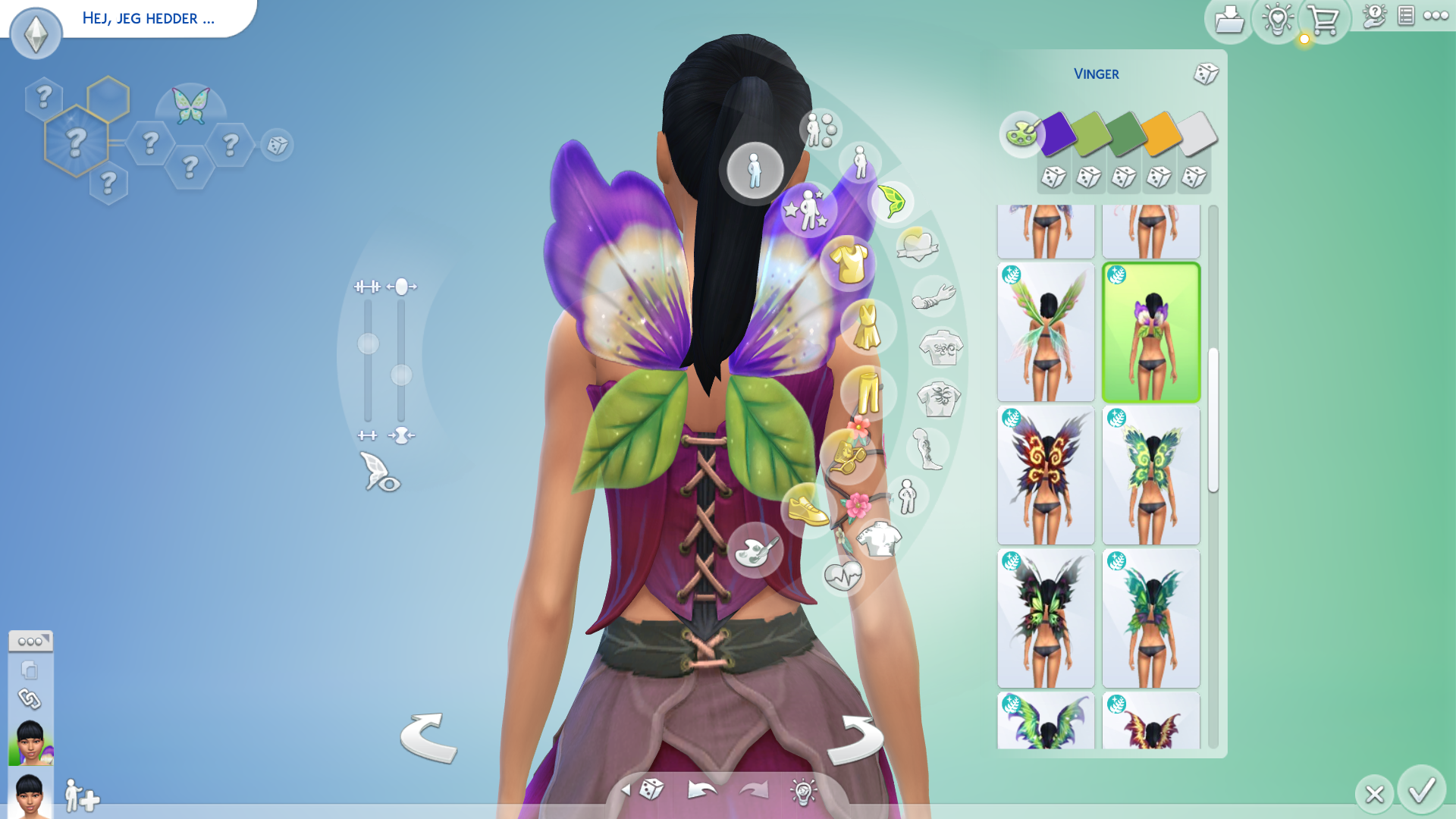This screenshot has width=1456, height=819.
Task: Open the save to gallery tray icon
Action: 1228,20
